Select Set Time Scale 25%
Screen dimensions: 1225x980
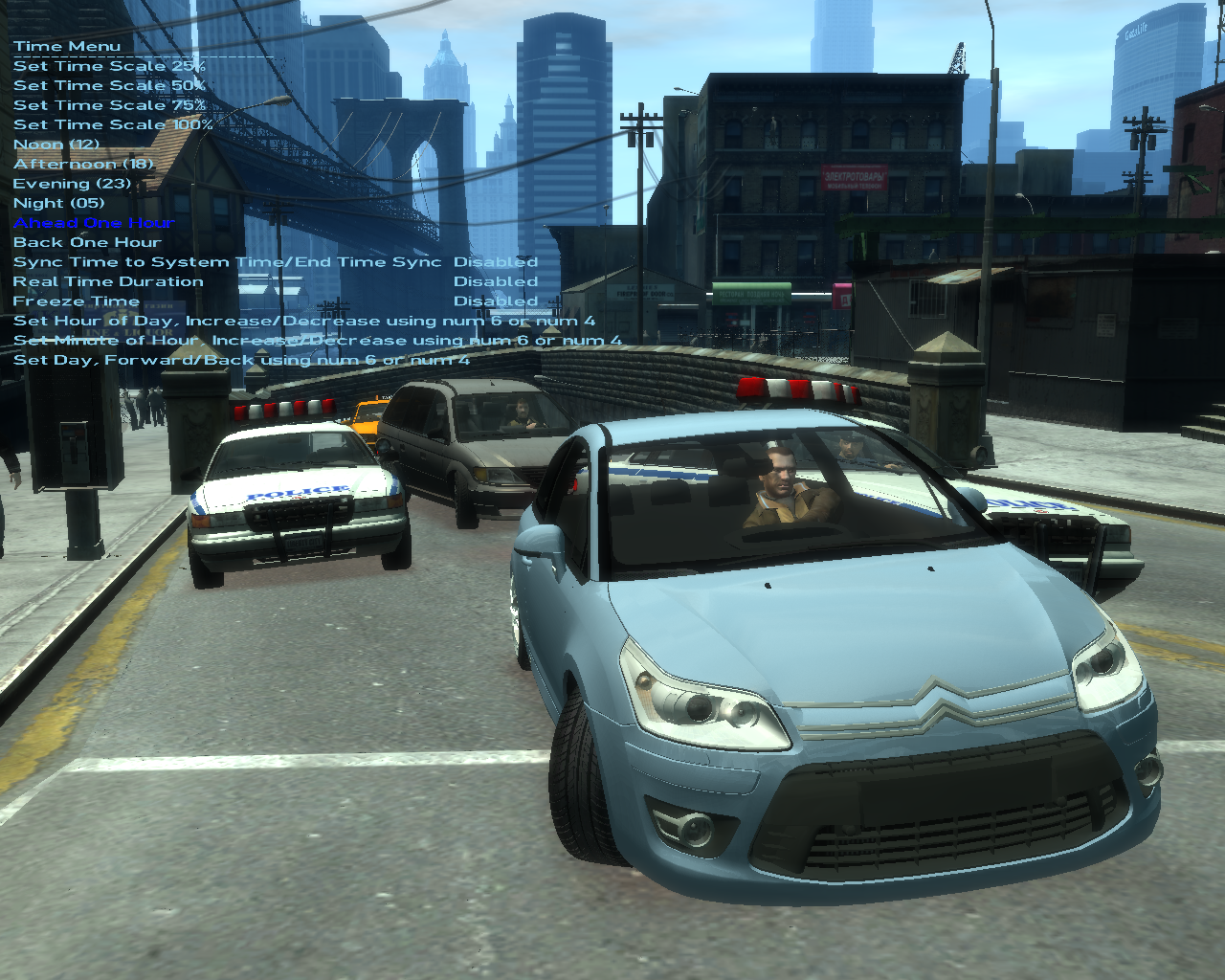109,66
